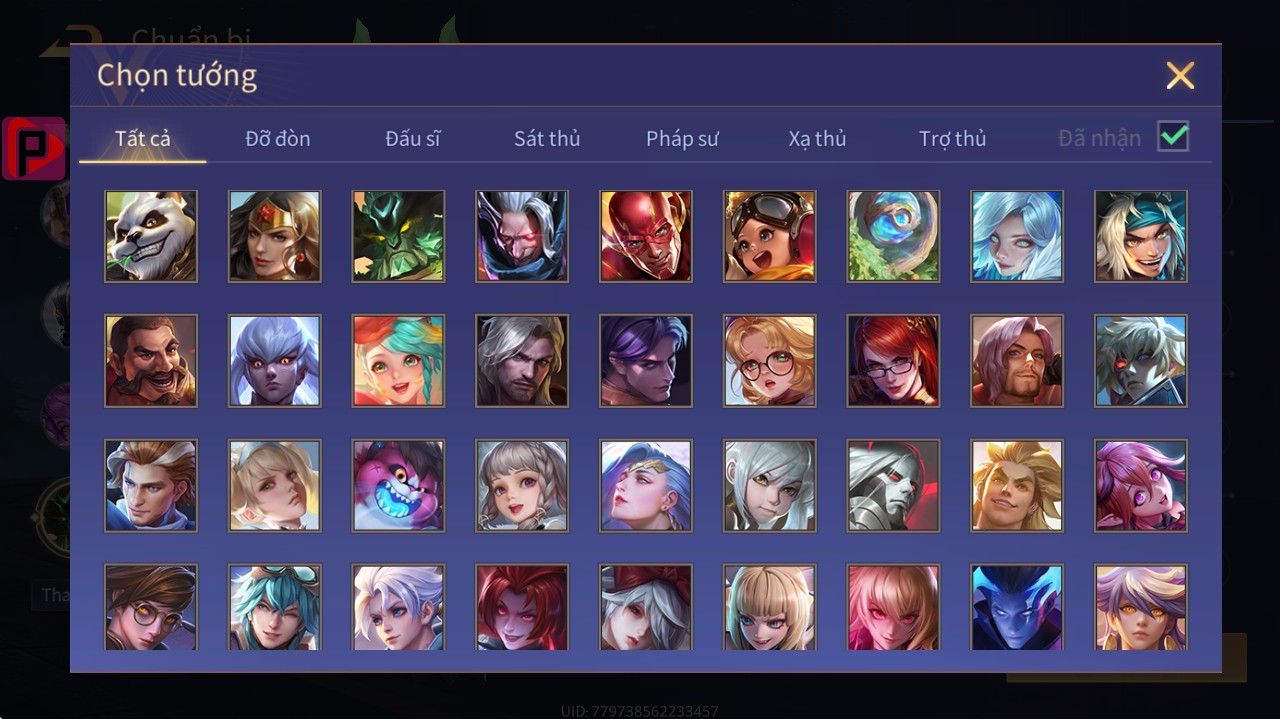1280x719 pixels.
Task: Pick the blonde girl with round glasses
Action: click(770, 361)
